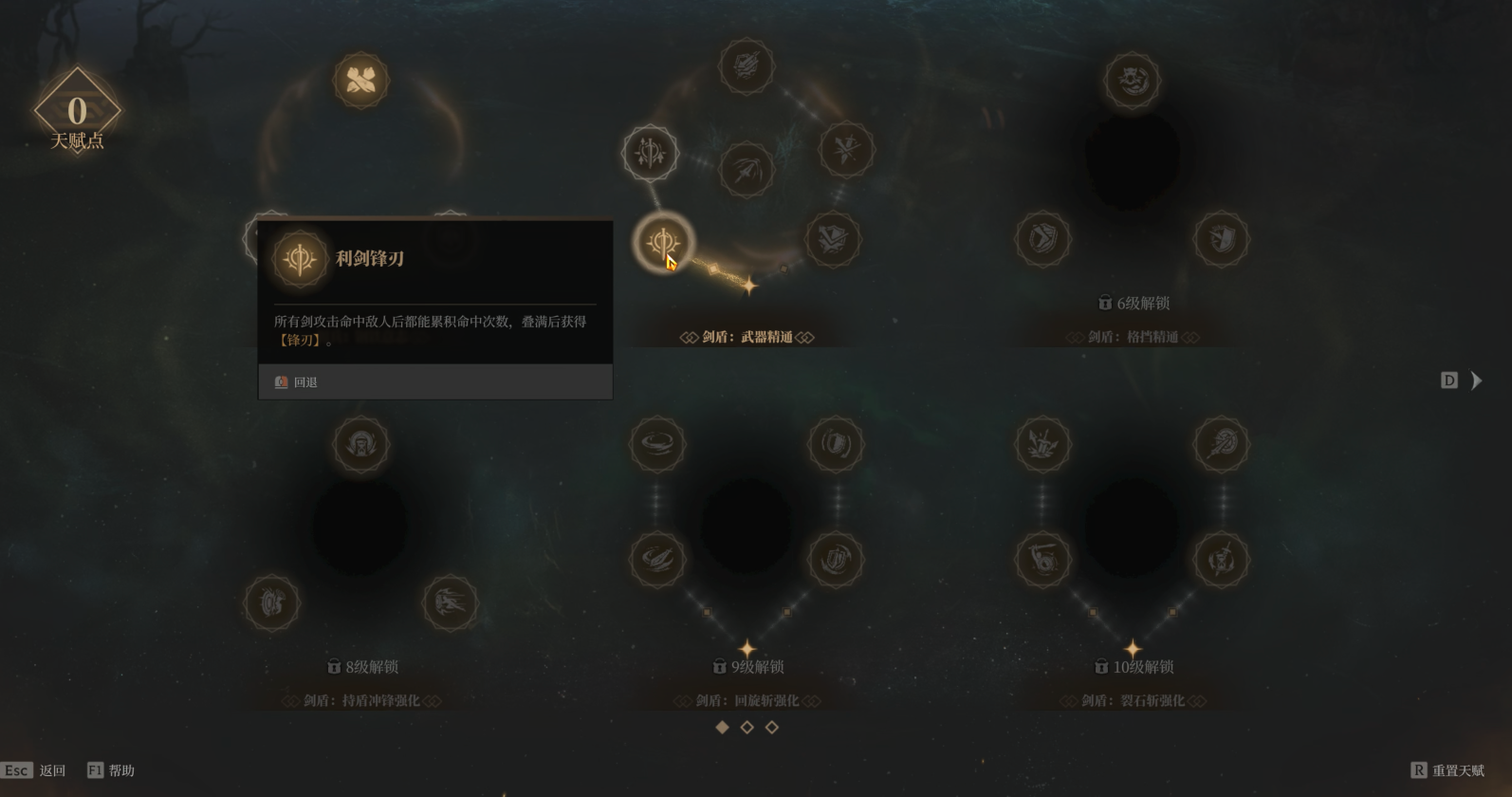Select the bright crossed-swords talent node

pyautogui.click(x=360, y=80)
